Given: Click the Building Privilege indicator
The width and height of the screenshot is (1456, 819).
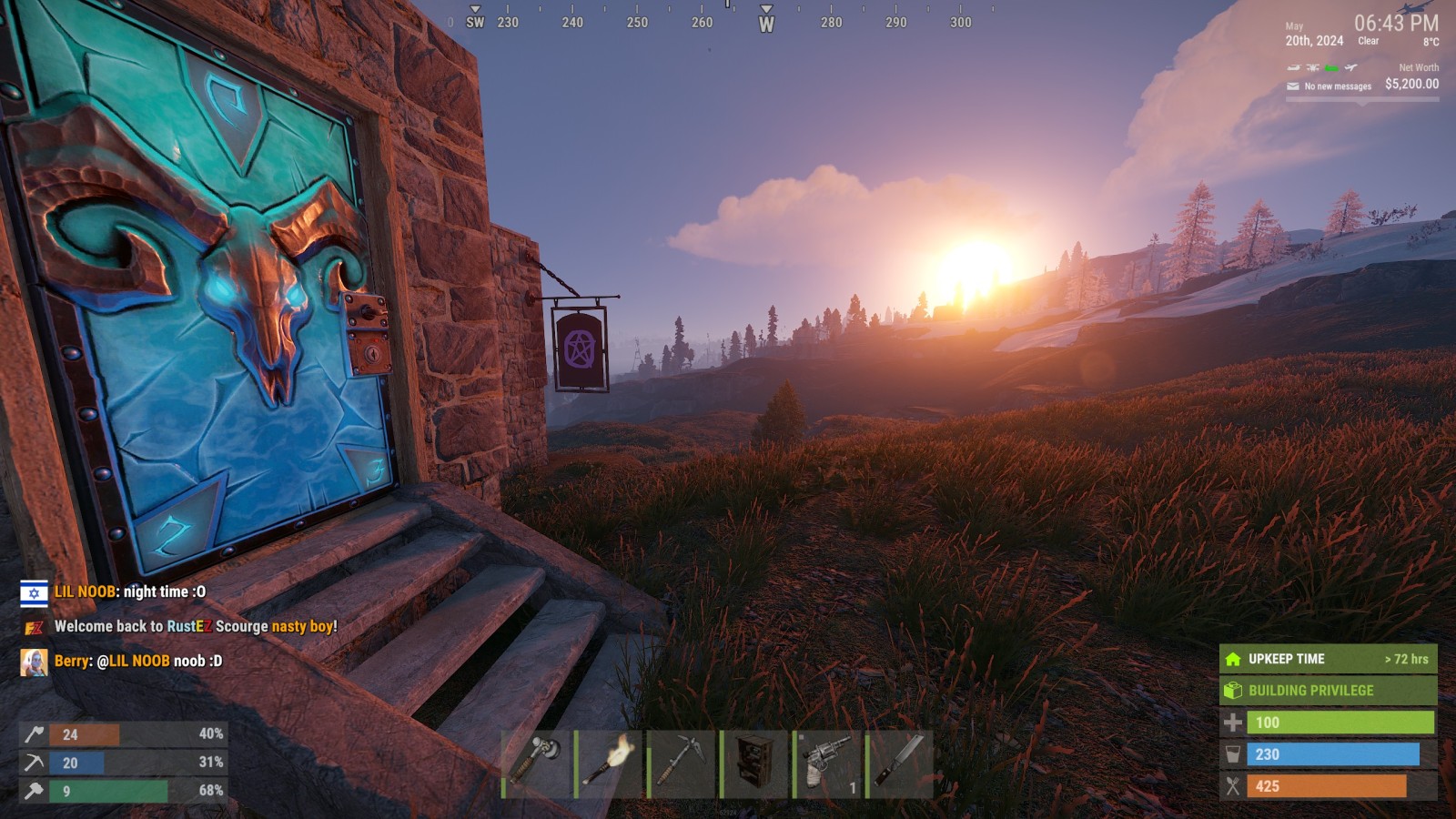Looking at the screenshot, I should tap(1328, 691).
